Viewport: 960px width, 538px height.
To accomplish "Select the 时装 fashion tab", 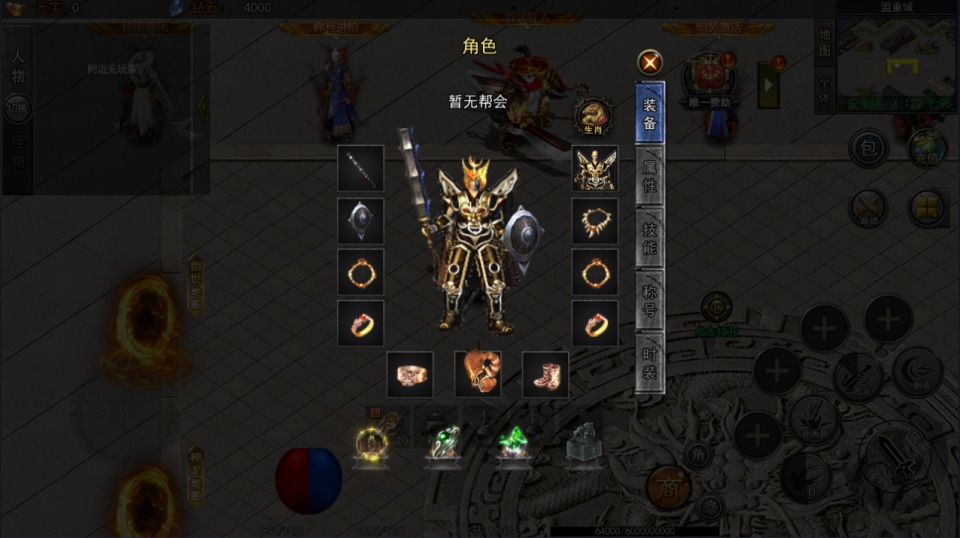I will point(650,361).
